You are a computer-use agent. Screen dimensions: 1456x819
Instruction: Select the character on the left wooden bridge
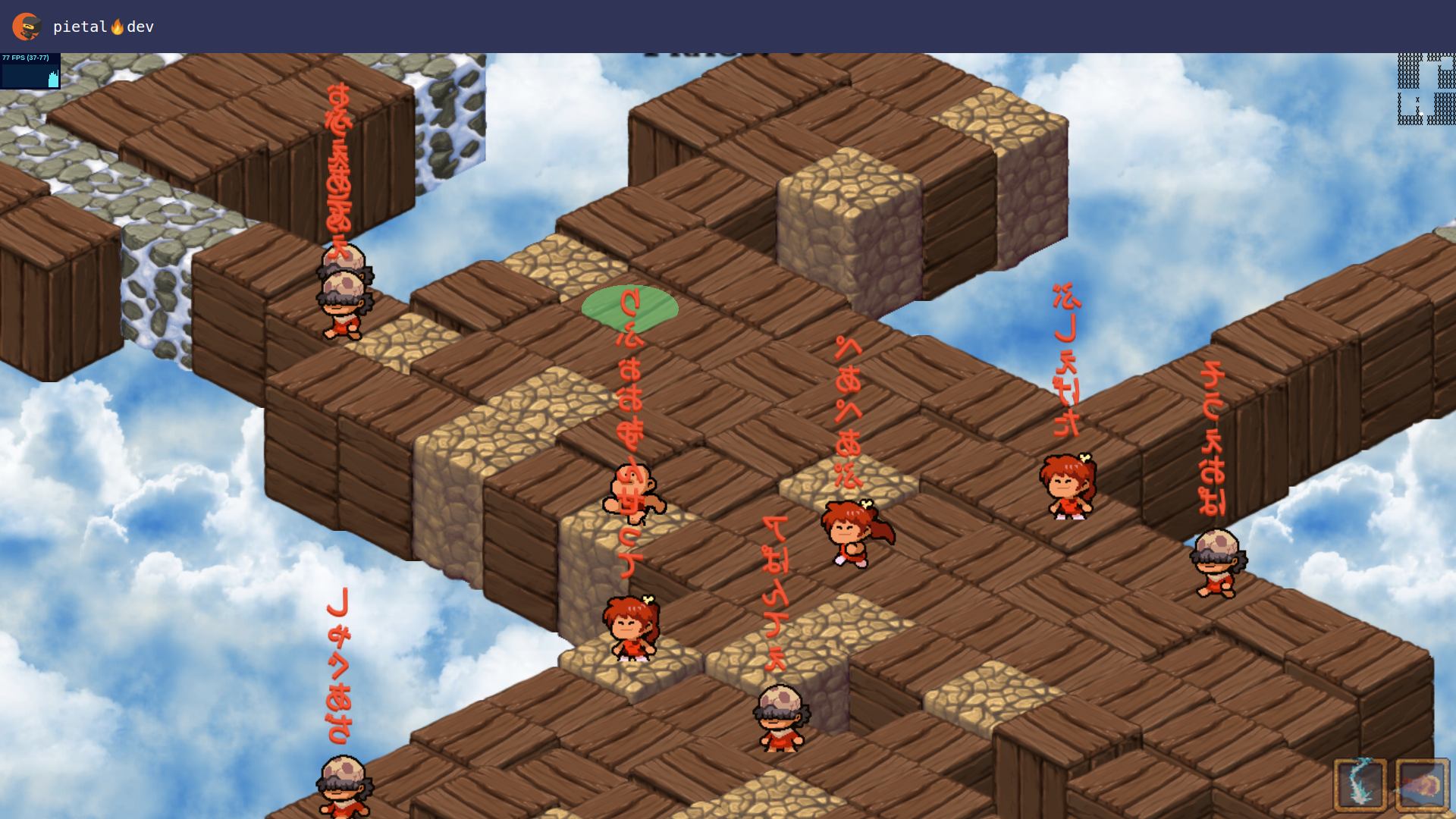(343, 300)
